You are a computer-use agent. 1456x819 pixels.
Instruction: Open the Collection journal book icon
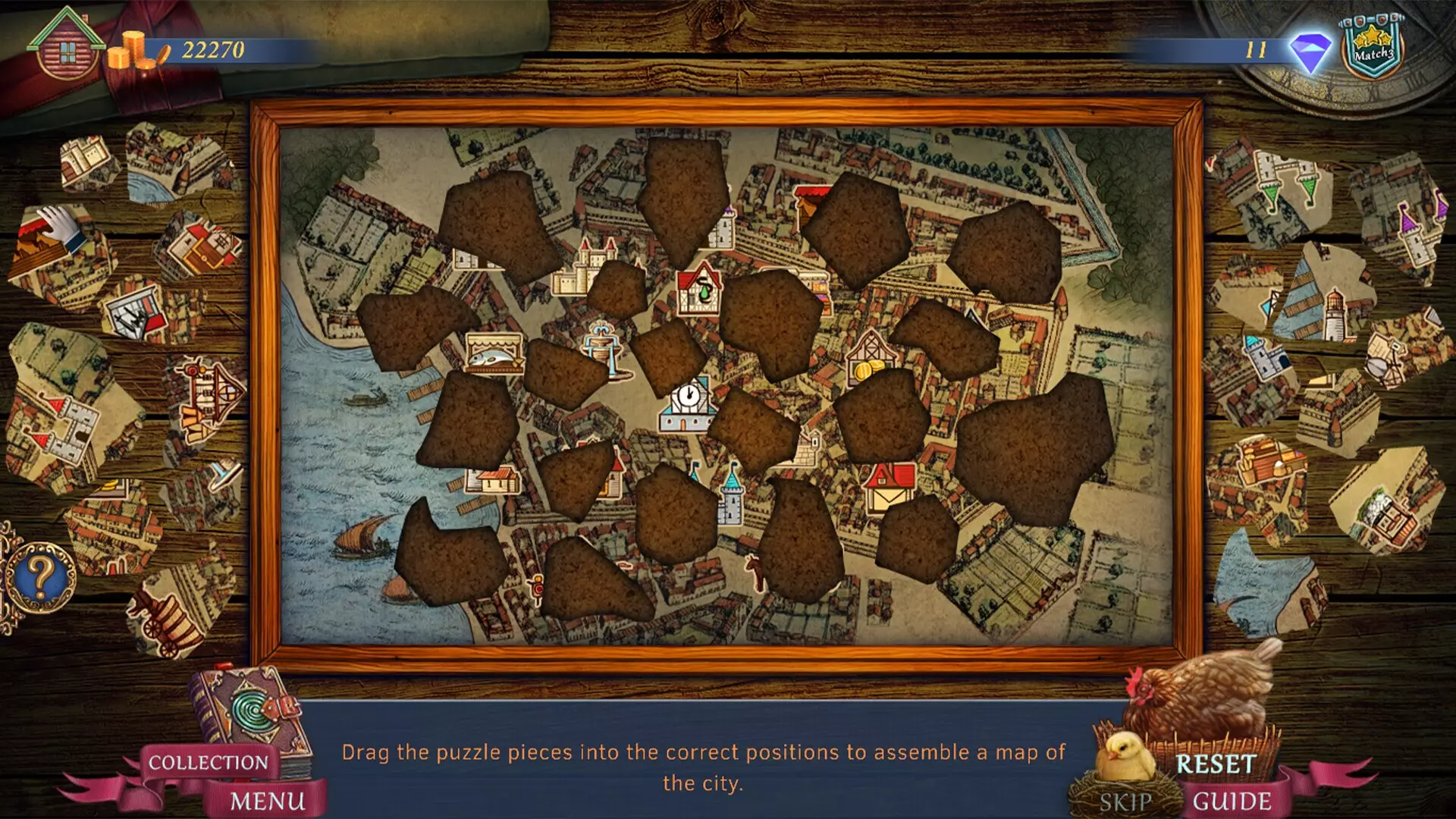tap(243, 720)
